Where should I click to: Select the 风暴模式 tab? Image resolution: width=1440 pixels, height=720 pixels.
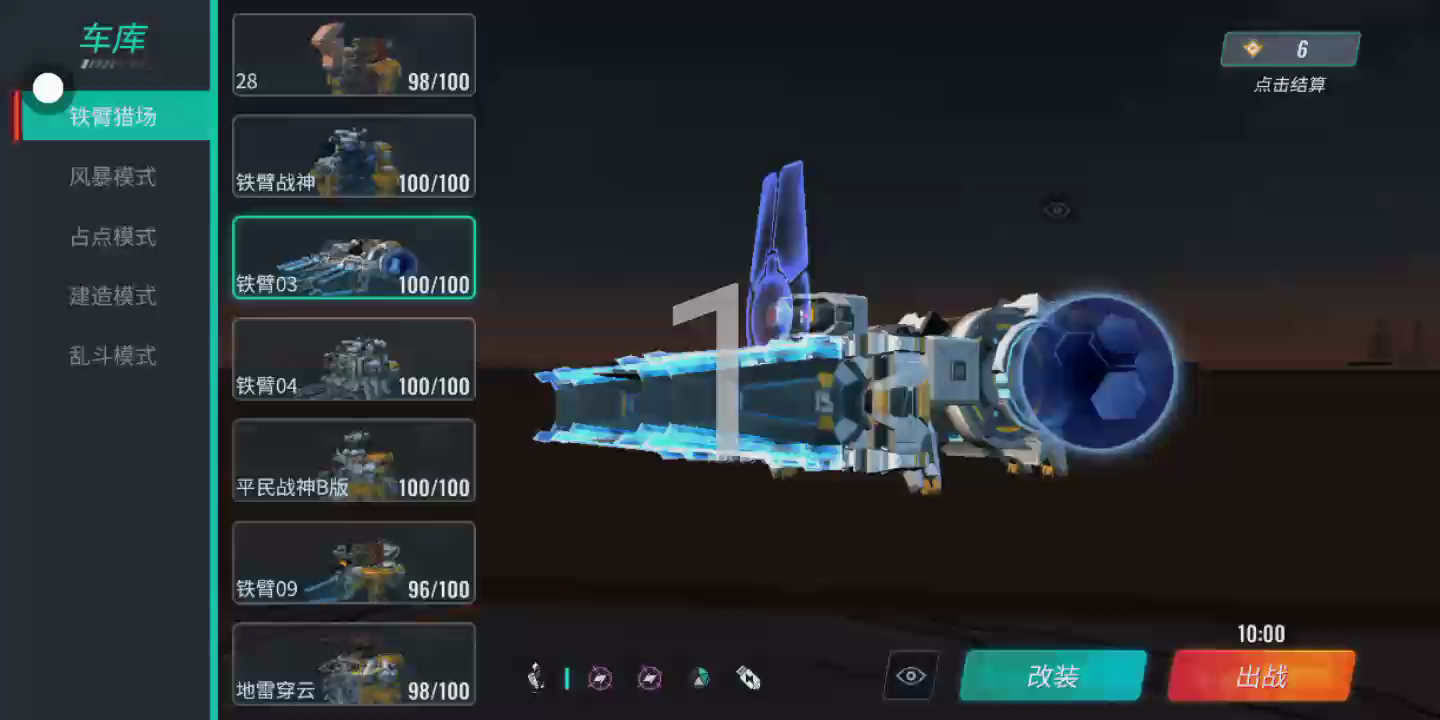tap(113, 177)
